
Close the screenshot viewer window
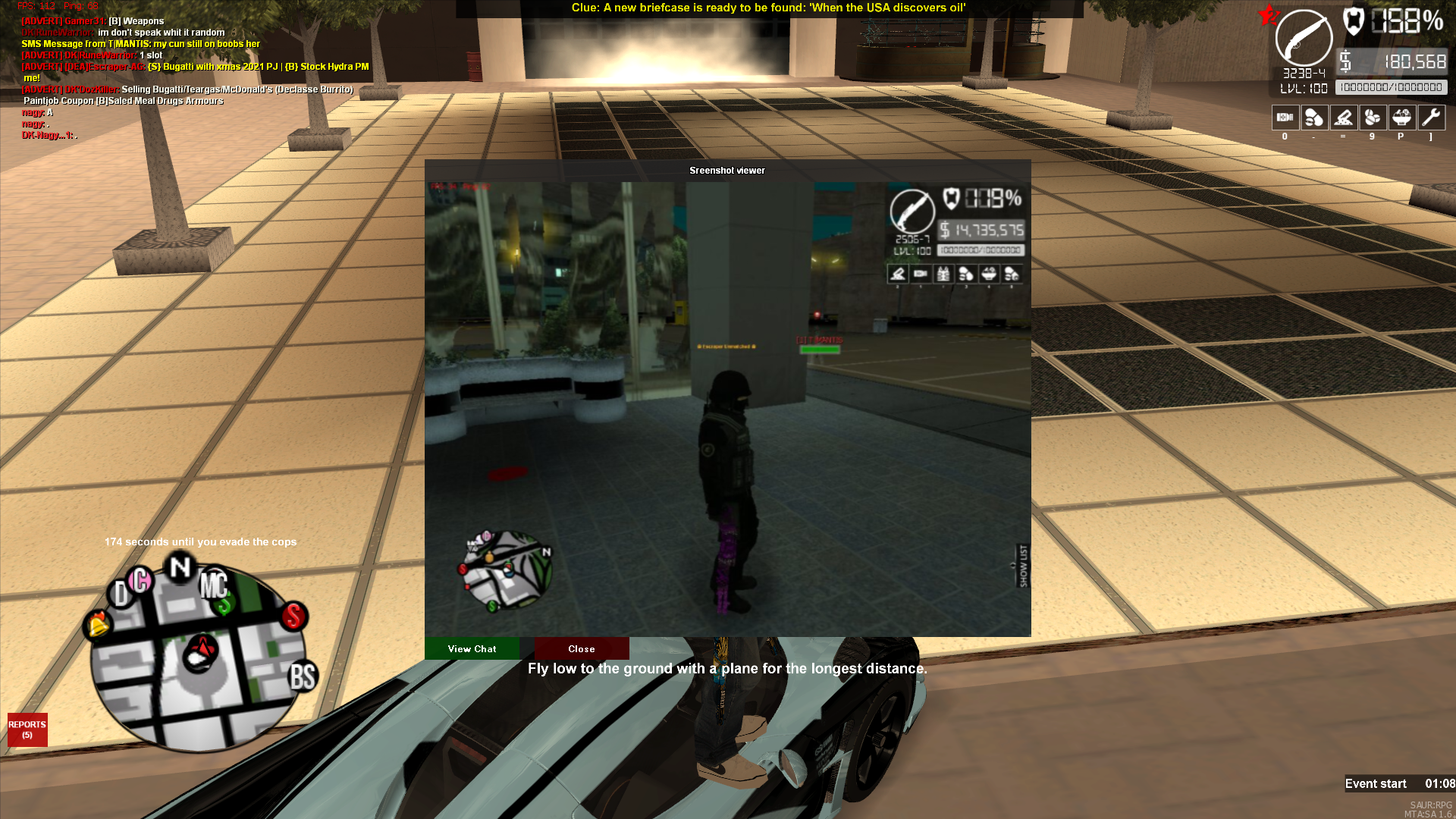click(x=582, y=649)
